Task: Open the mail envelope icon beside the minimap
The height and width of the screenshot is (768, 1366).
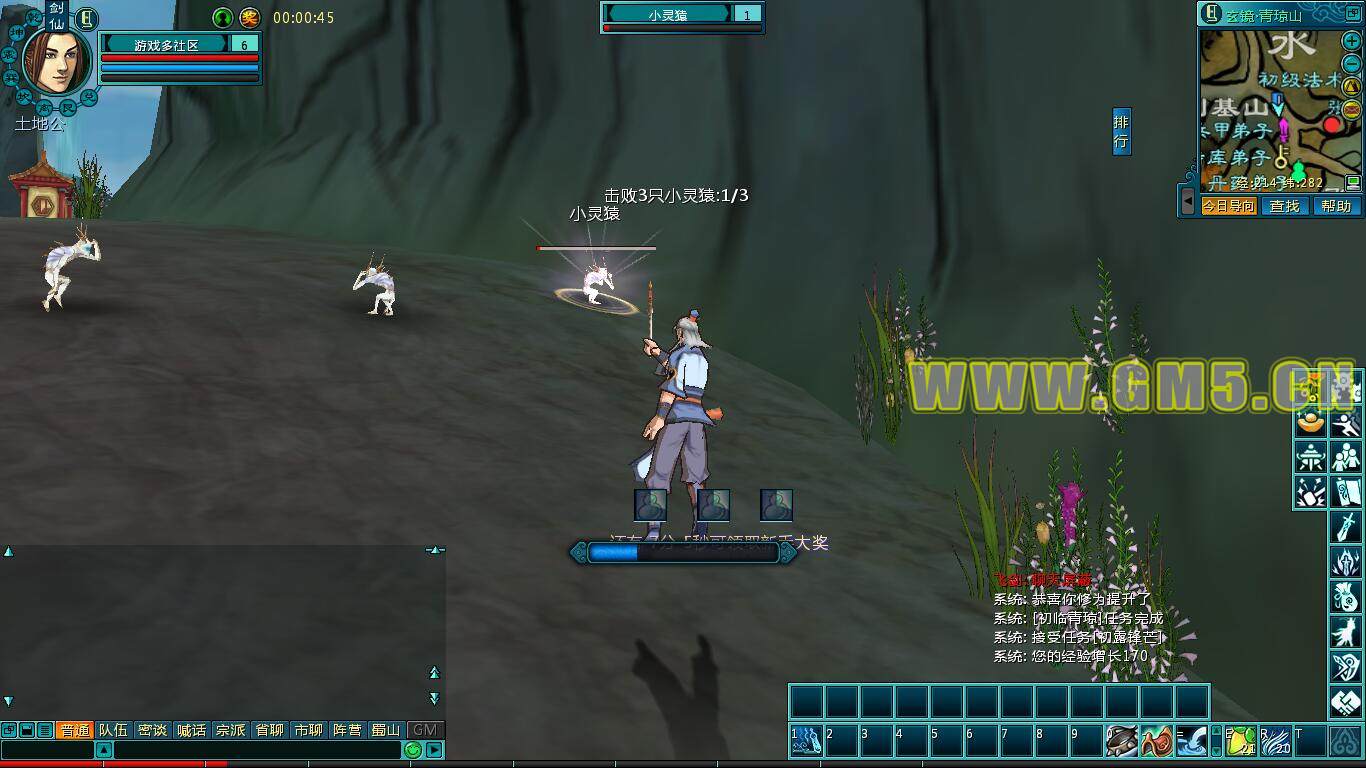Action: pos(1351,109)
